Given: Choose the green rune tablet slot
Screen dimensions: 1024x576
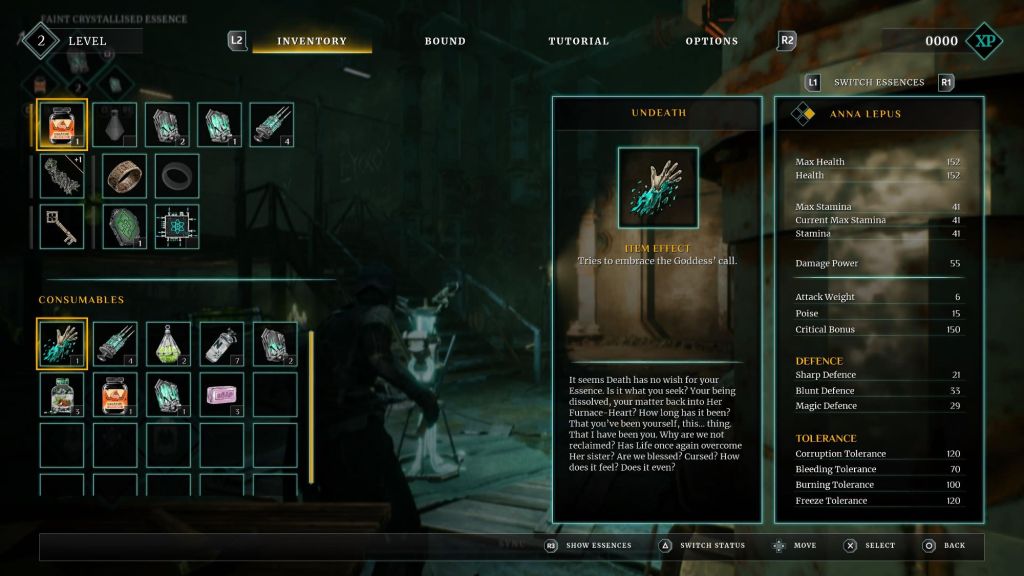Looking at the screenshot, I should (125, 226).
